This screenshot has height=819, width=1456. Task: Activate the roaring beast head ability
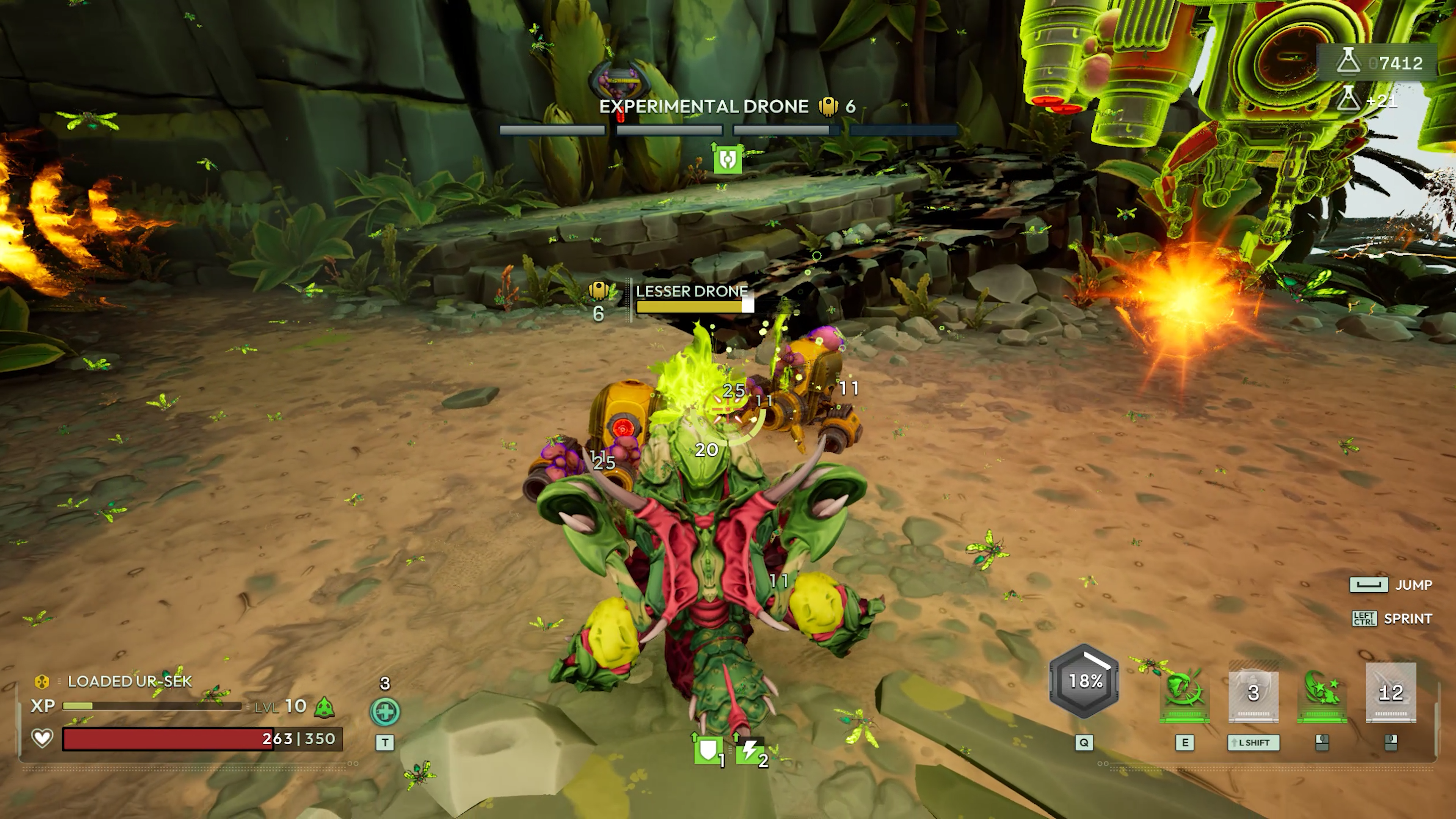pos(1184,692)
